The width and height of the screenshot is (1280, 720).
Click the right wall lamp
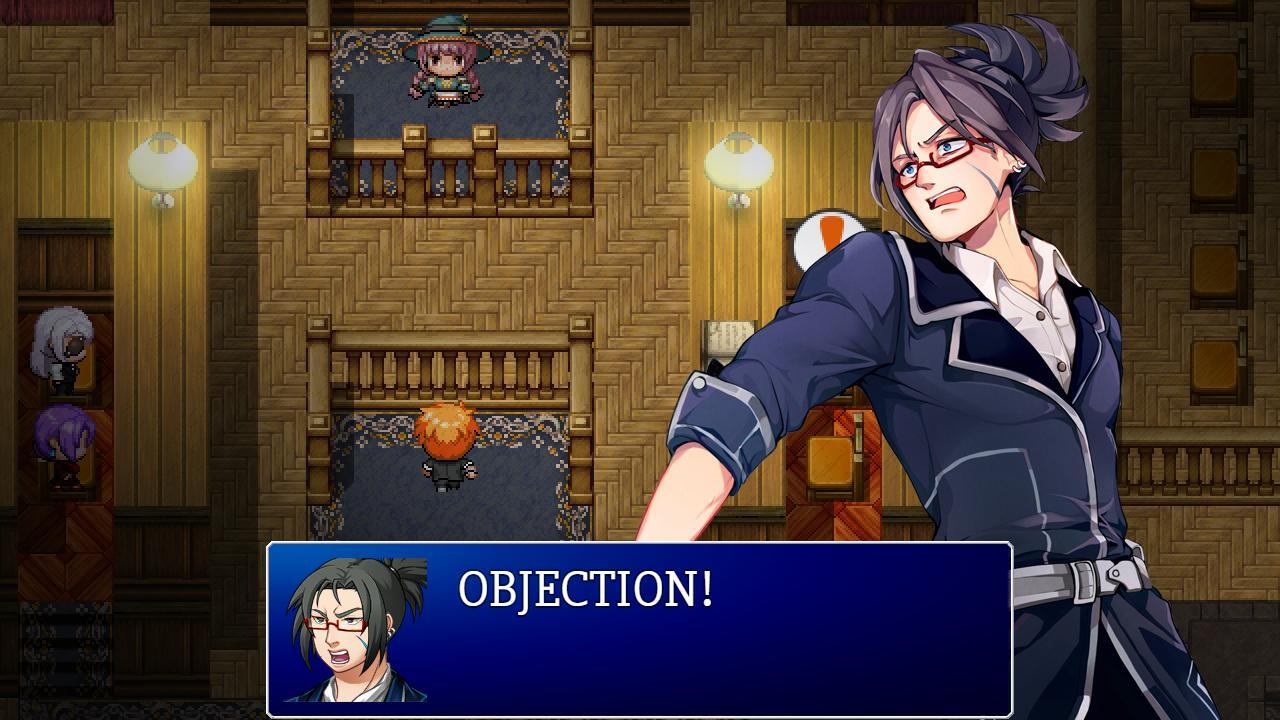[737, 165]
